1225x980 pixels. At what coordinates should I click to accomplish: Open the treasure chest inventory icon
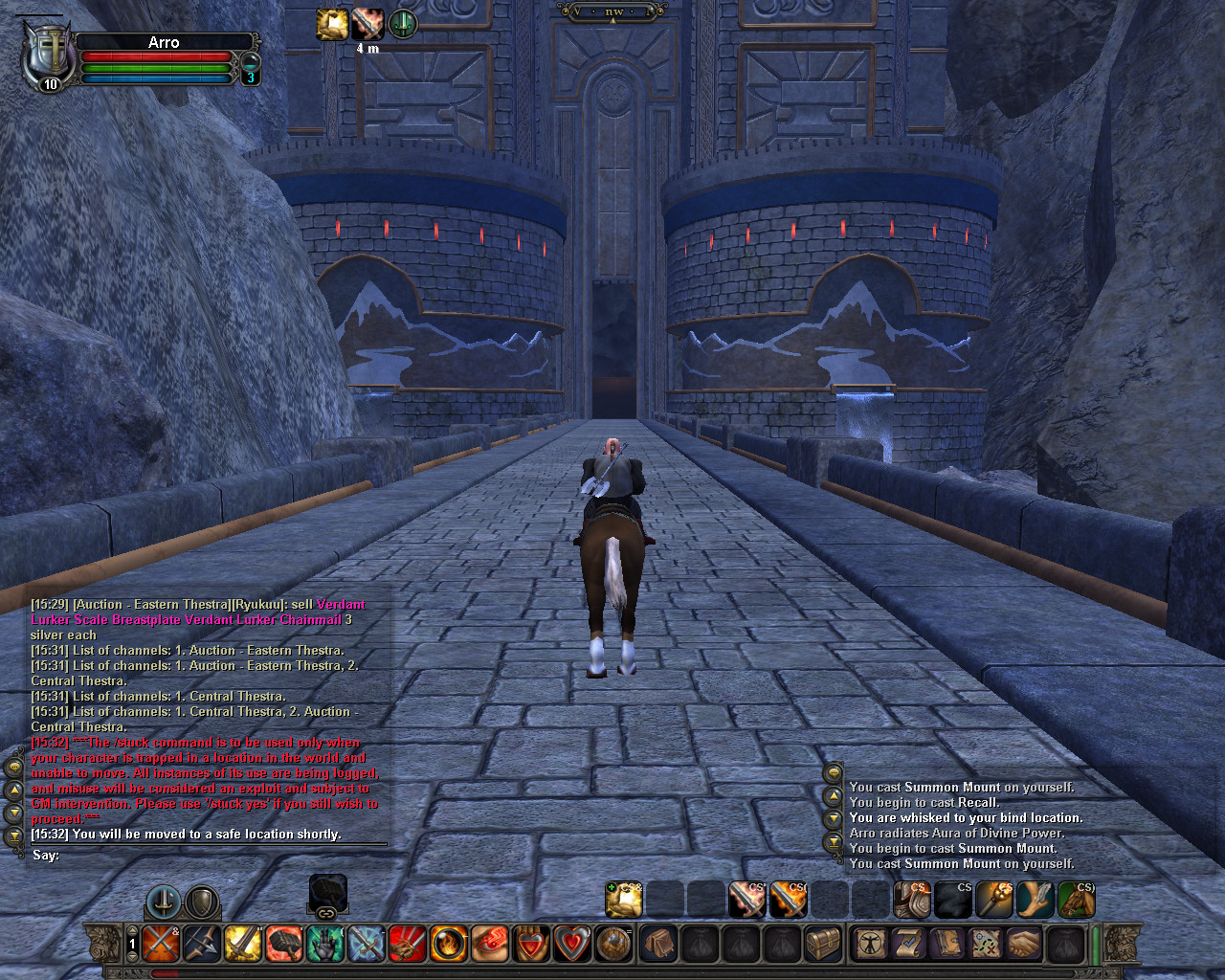[x=824, y=943]
